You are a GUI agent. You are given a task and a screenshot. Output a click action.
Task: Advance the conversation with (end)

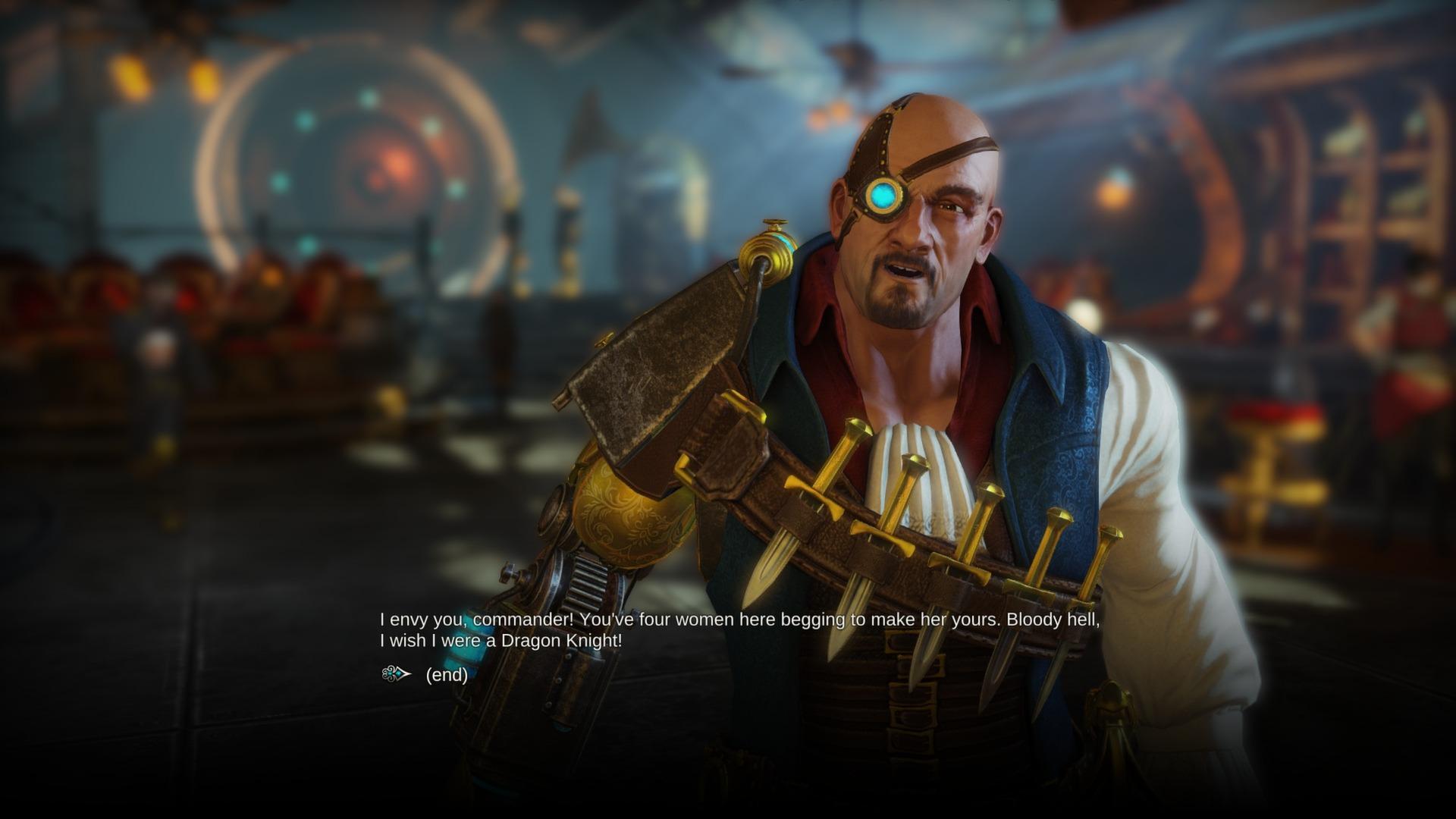click(x=447, y=676)
